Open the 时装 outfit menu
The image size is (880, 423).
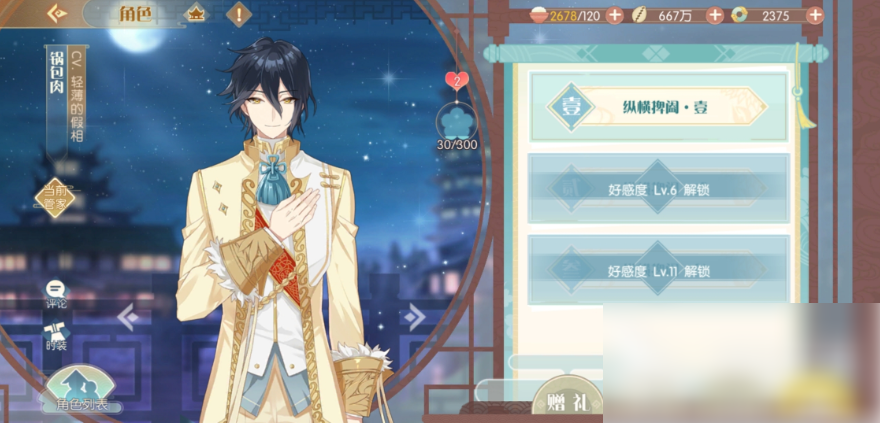55,337
